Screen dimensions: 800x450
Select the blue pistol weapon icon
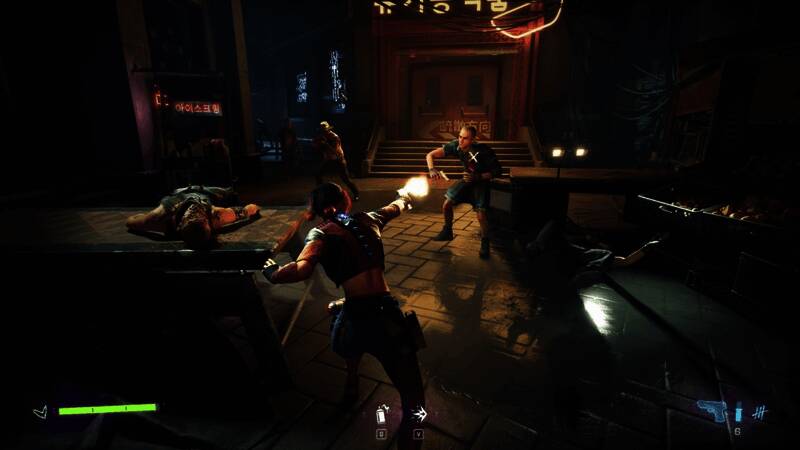point(711,411)
